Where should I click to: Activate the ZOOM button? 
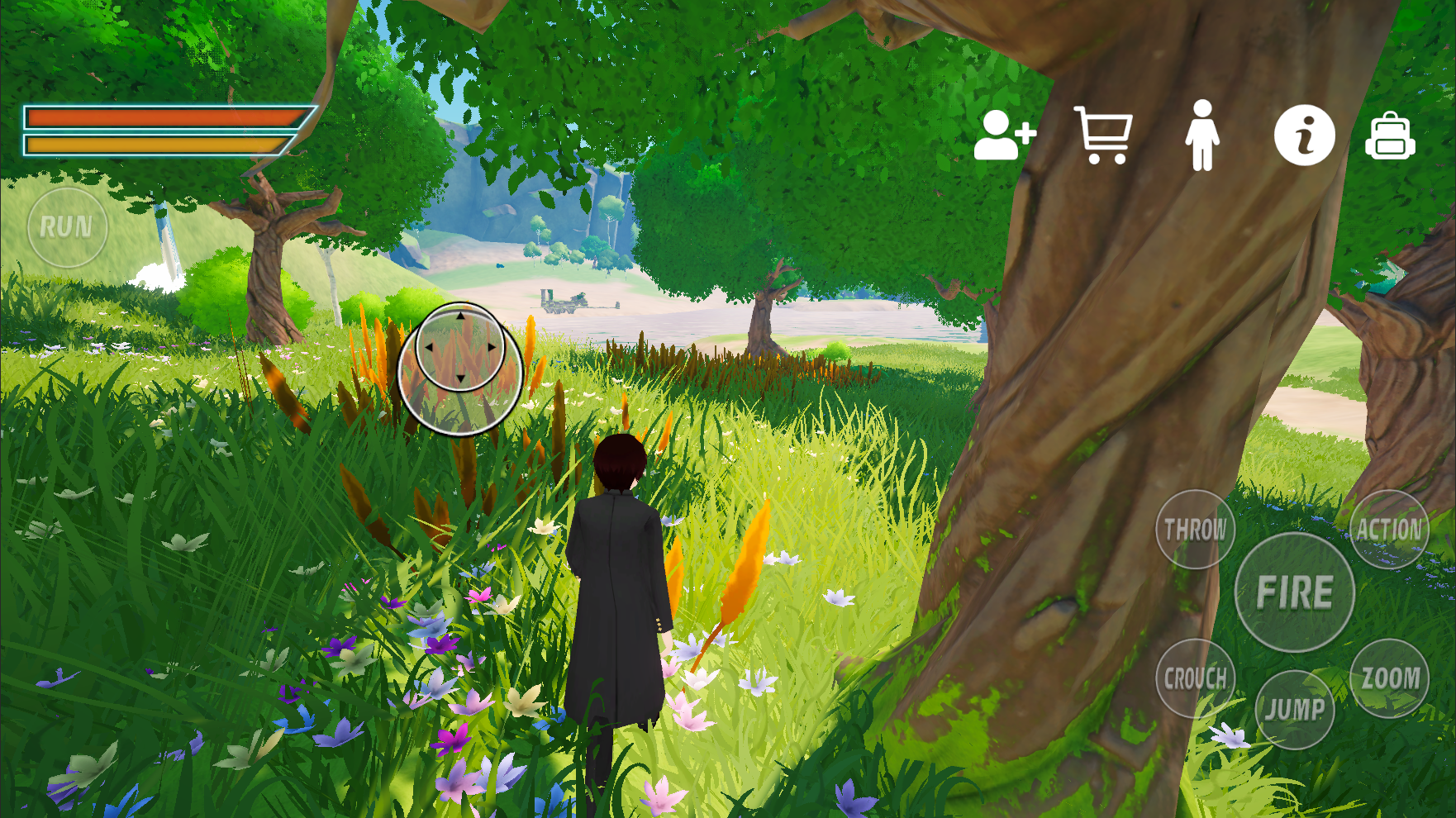coord(1389,678)
